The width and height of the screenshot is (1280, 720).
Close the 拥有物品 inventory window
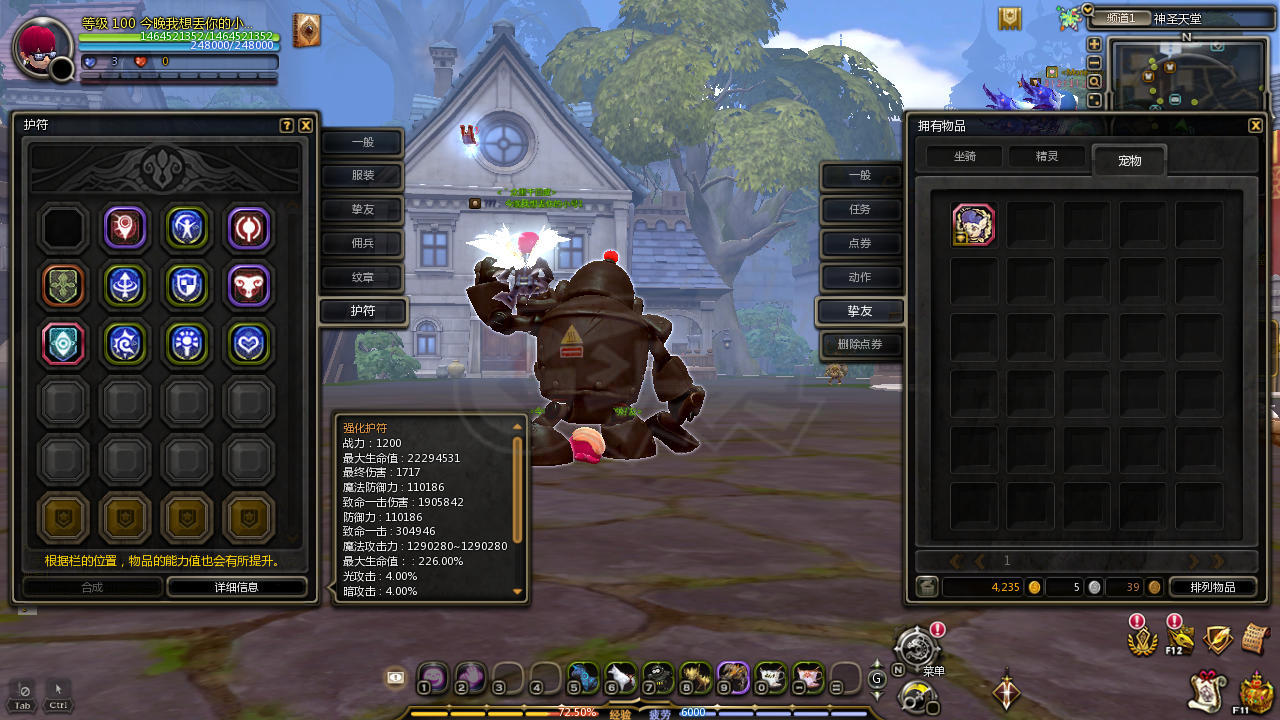(1255, 126)
